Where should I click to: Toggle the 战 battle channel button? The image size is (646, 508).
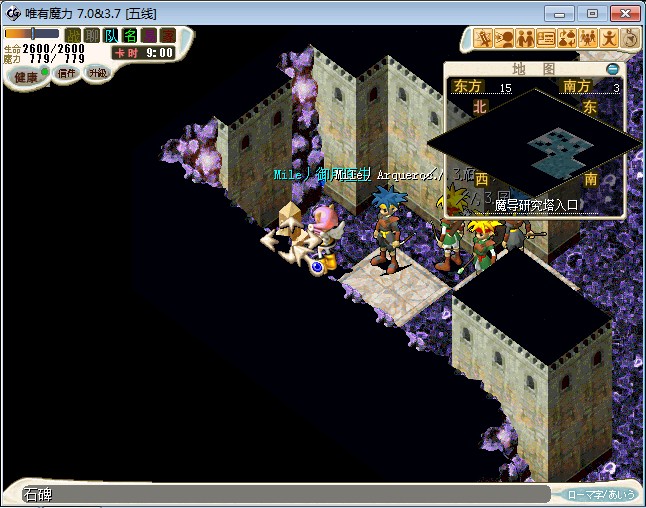click(73, 36)
